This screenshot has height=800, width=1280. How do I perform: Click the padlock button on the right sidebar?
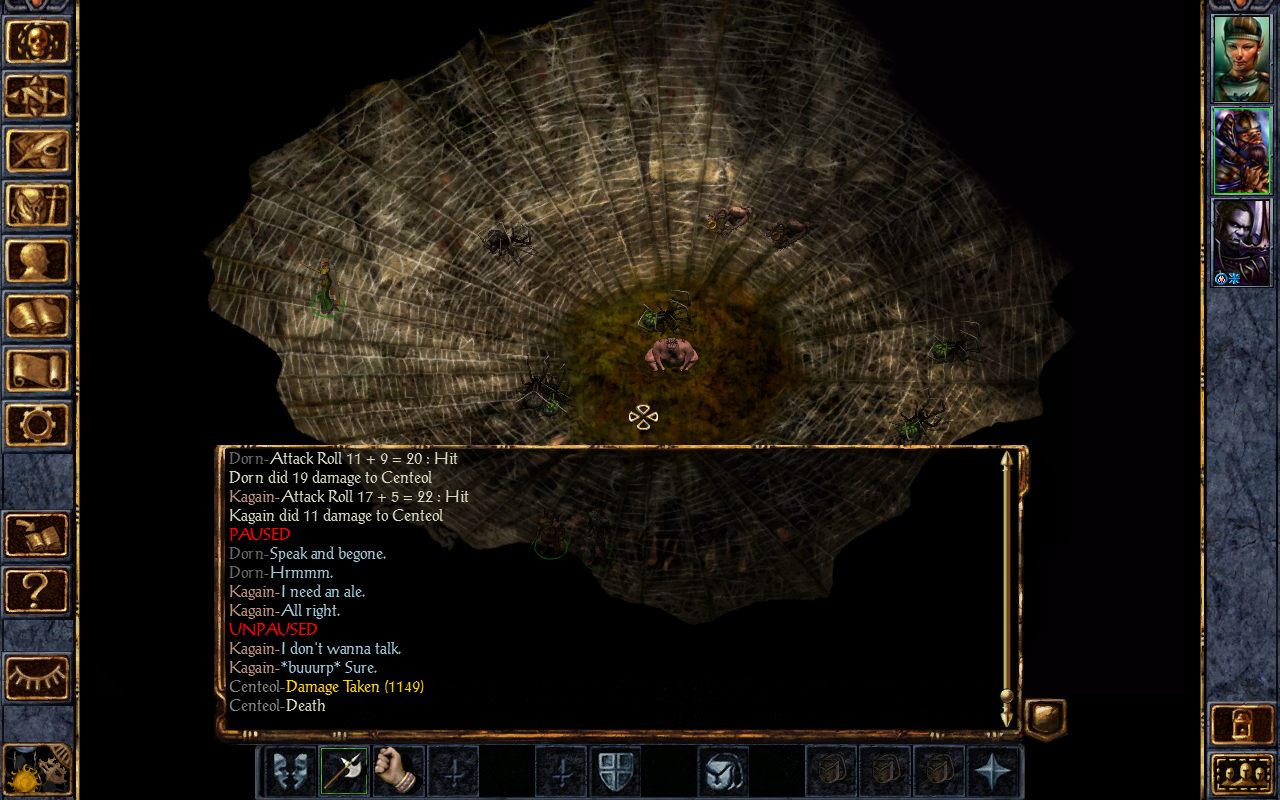1241,724
